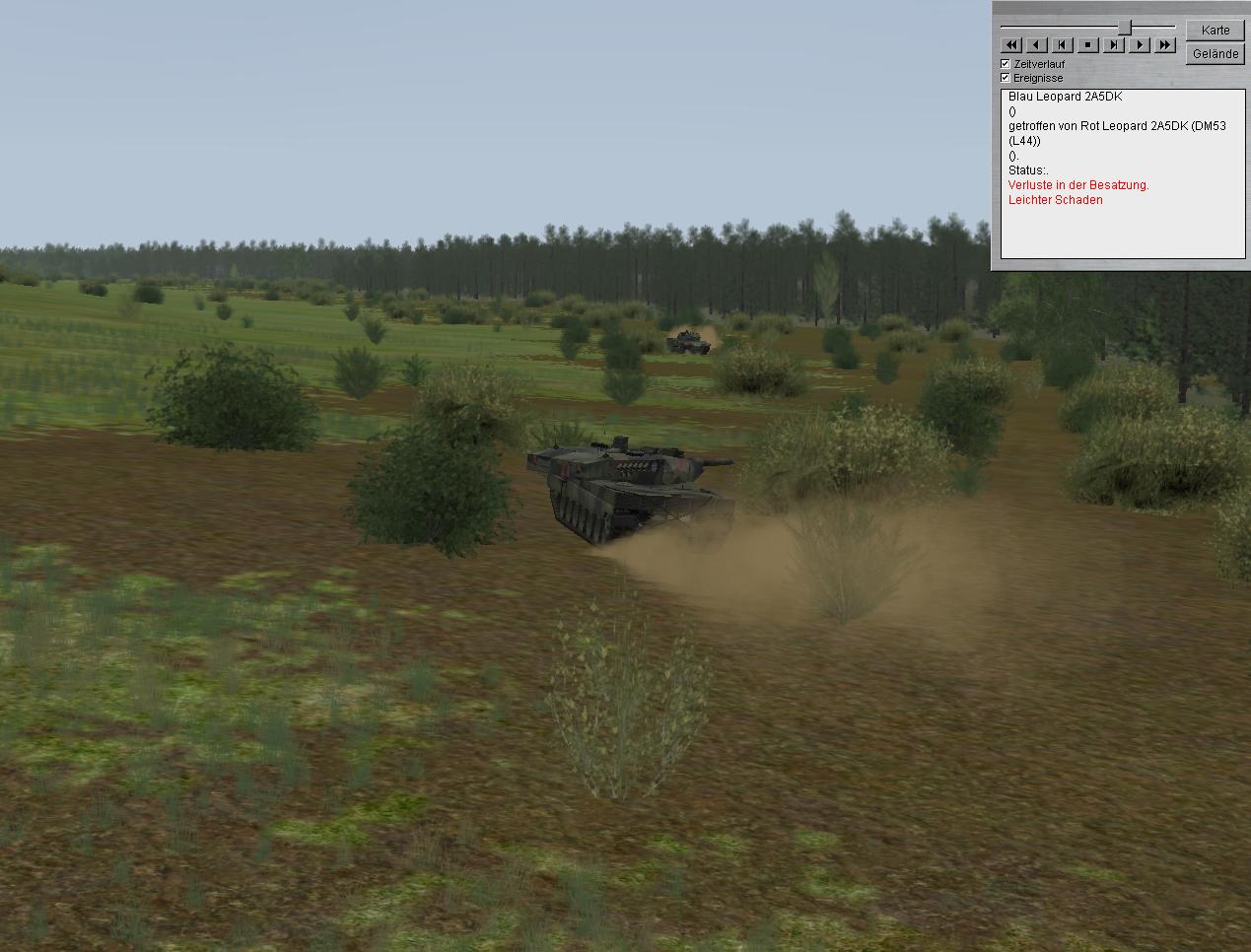Click the fast rewind double-arrow button
The image size is (1251, 952).
1010,45
